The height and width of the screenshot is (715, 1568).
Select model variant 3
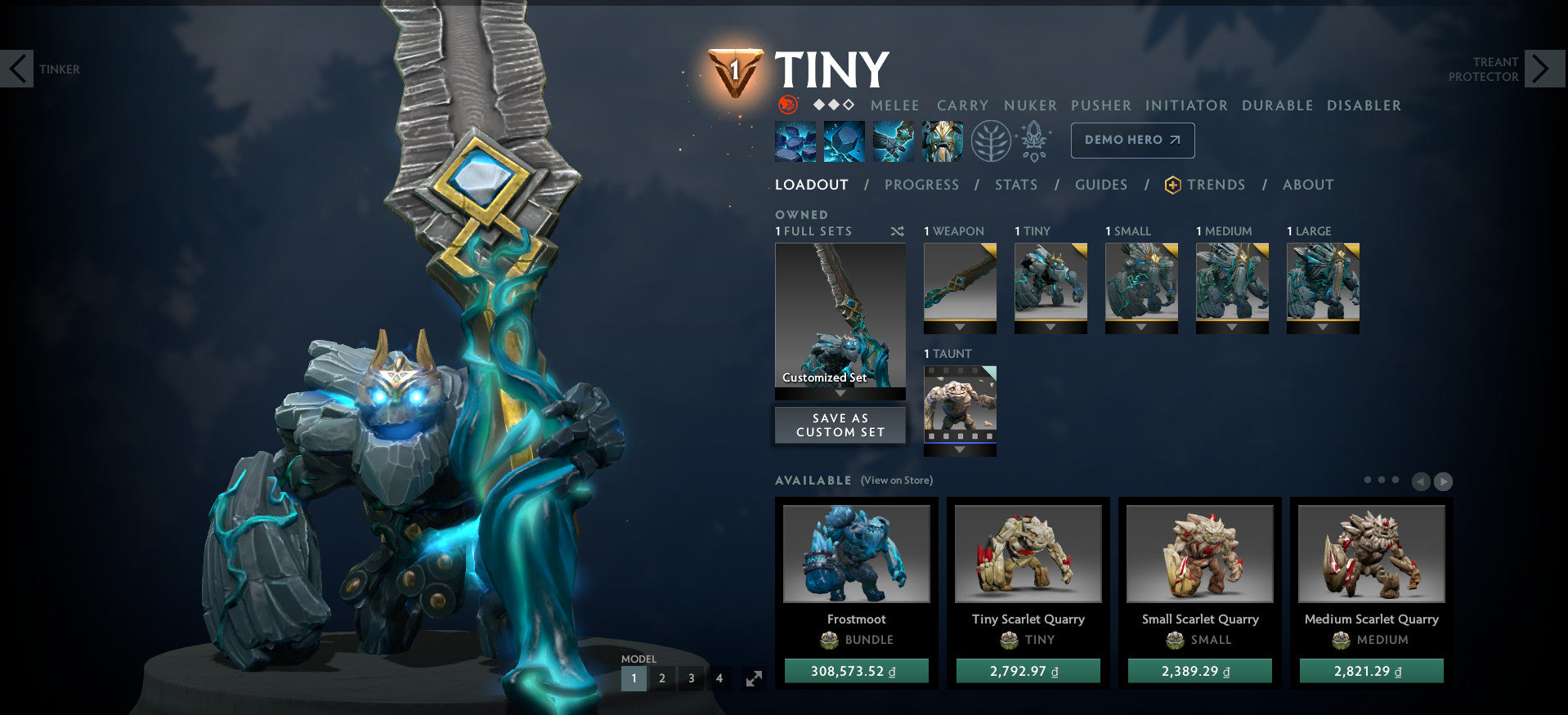point(691,678)
